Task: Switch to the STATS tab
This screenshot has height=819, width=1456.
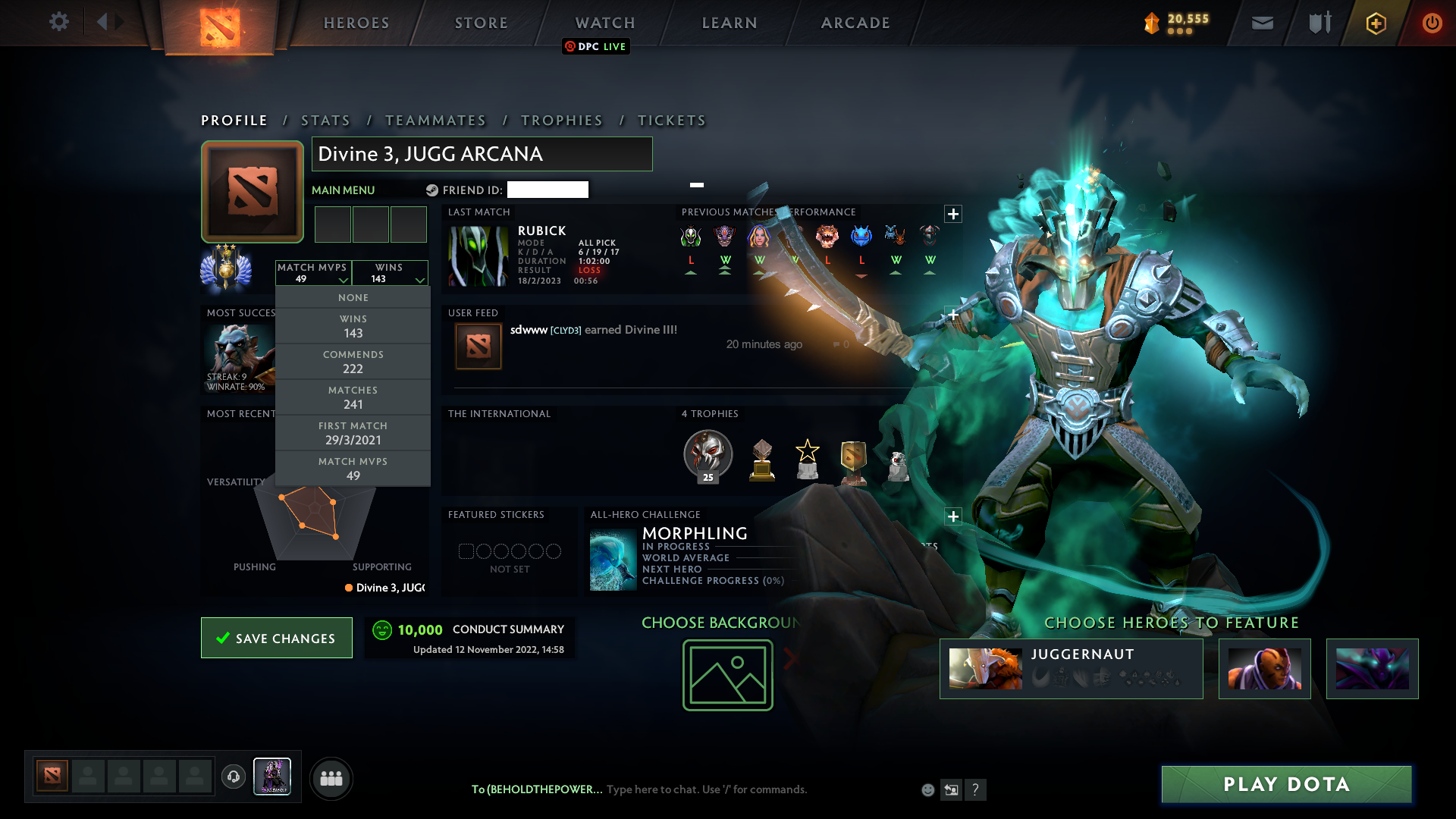Action: coord(325,120)
